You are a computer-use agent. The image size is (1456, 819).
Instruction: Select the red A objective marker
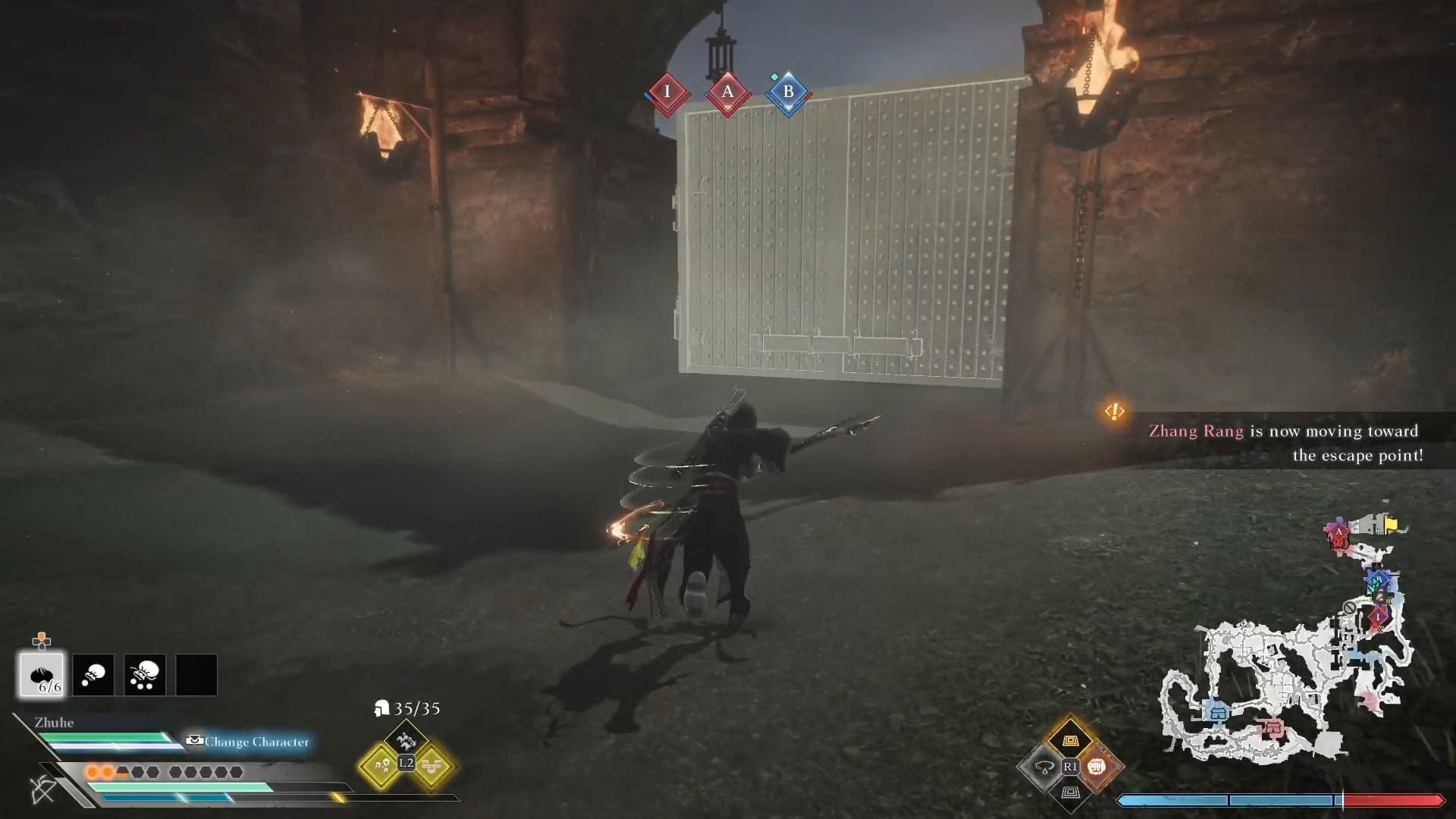pyautogui.click(x=728, y=93)
